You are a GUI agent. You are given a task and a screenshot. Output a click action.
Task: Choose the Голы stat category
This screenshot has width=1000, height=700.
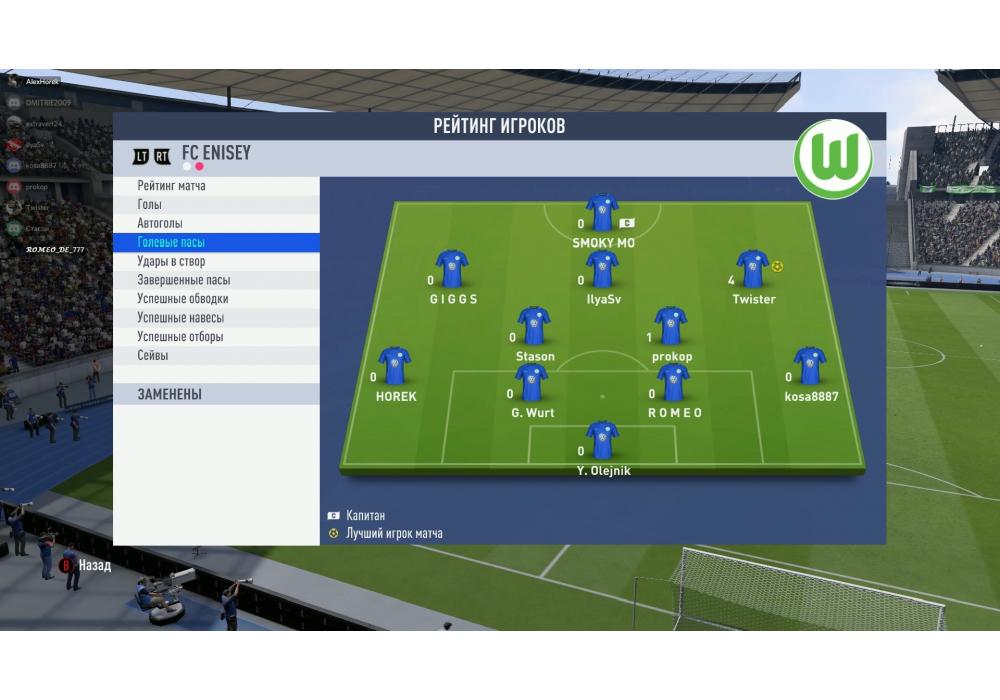coord(150,205)
